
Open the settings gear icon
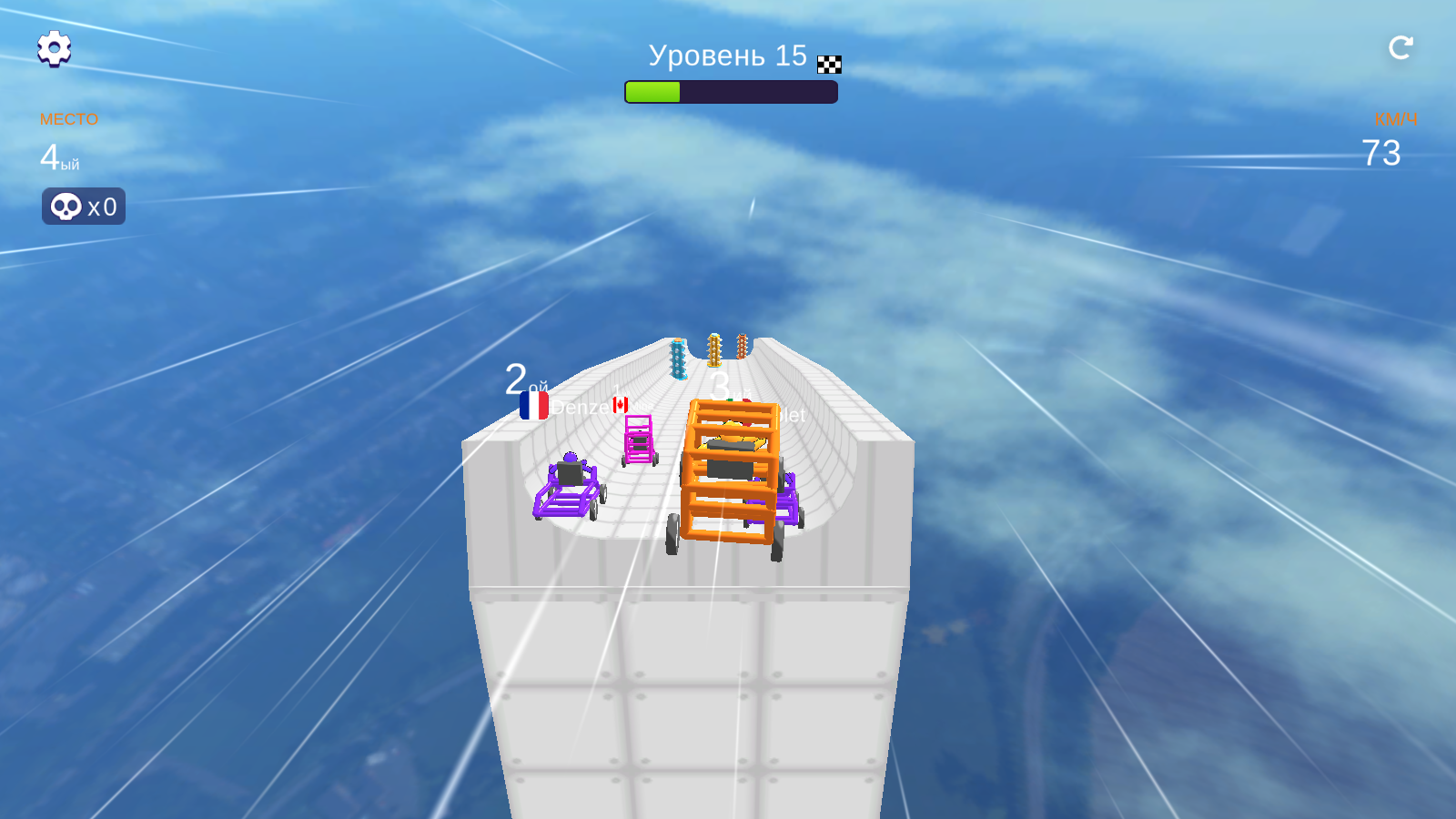click(55, 49)
